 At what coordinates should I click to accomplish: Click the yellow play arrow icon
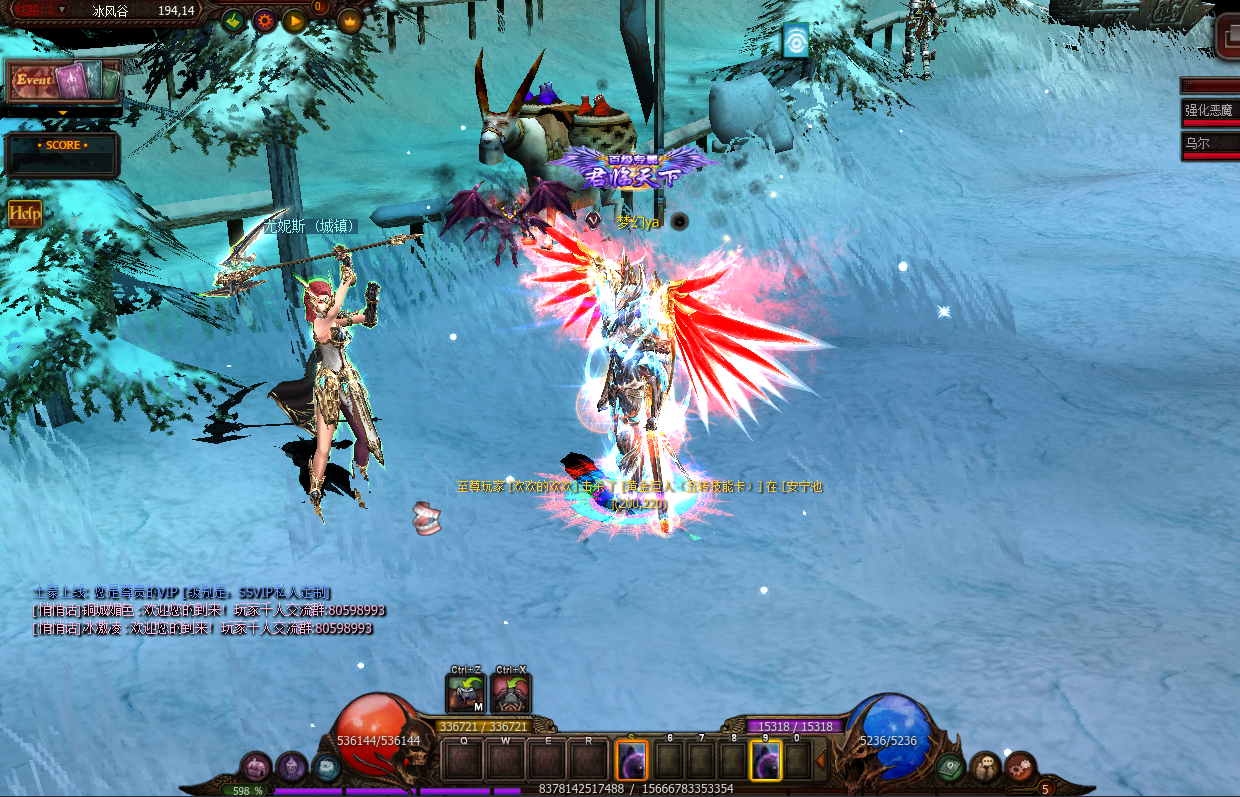(x=294, y=20)
